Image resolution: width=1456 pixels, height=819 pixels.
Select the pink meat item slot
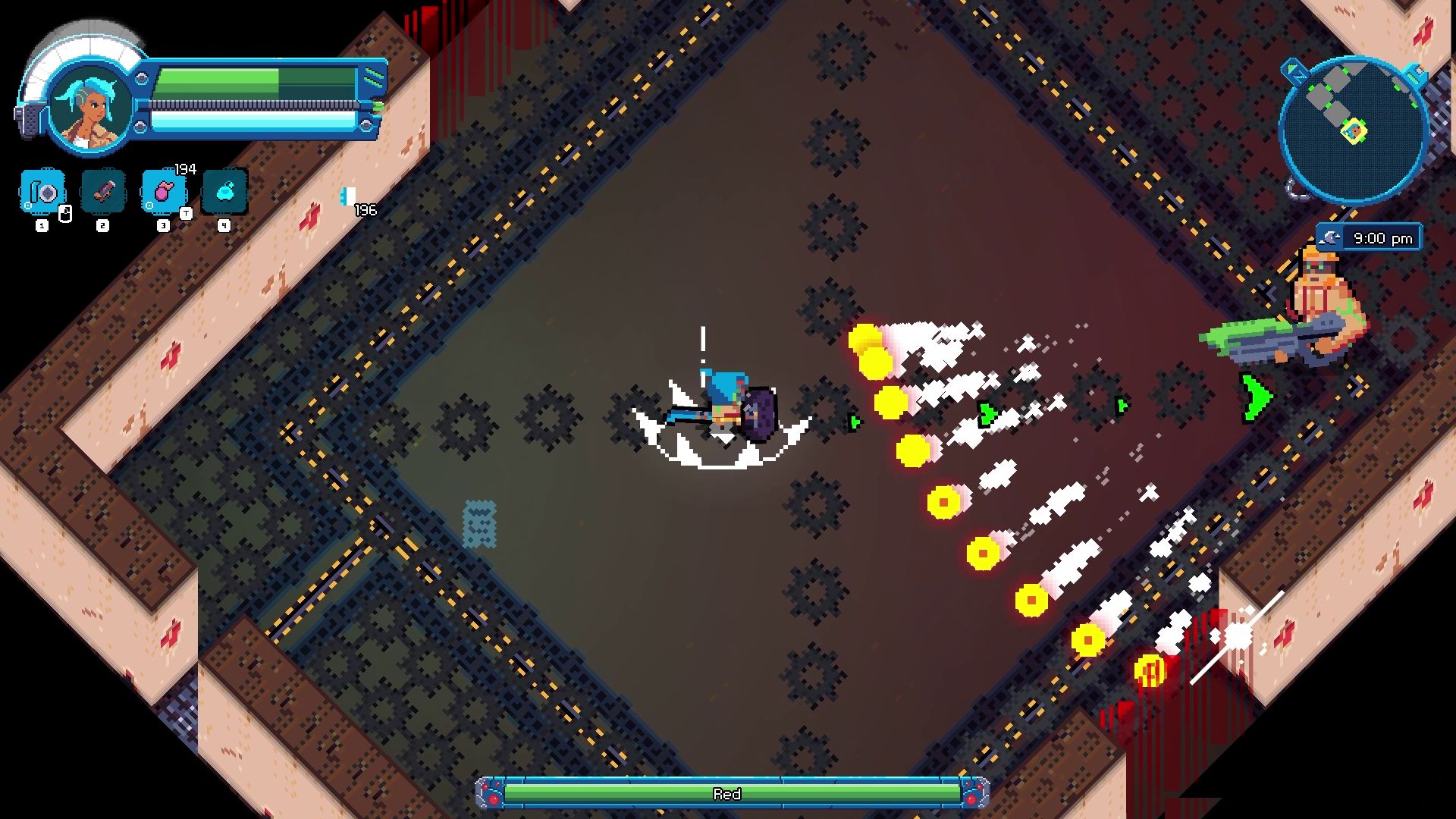(164, 192)
